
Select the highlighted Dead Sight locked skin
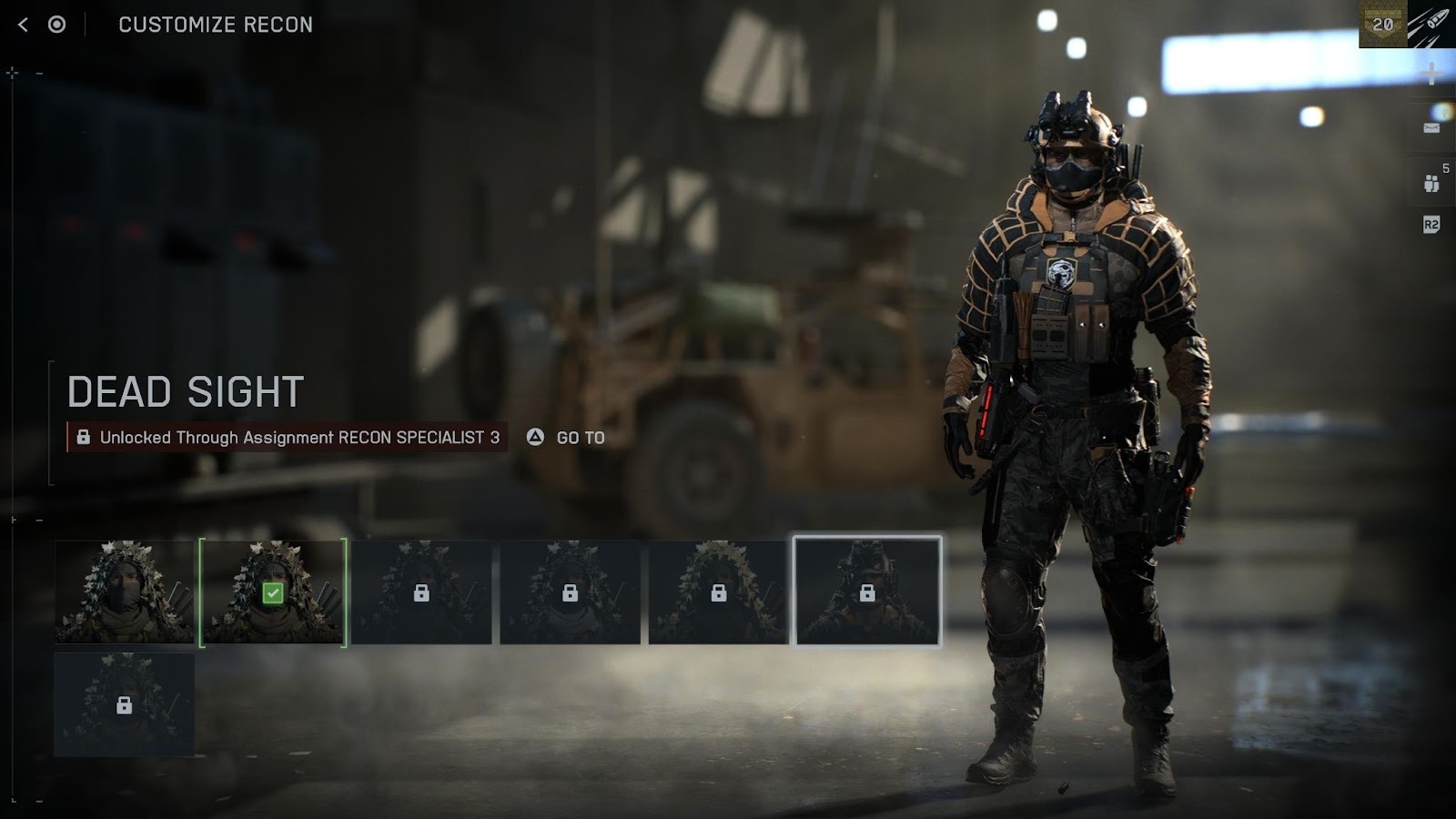click(x=867, y=591)
